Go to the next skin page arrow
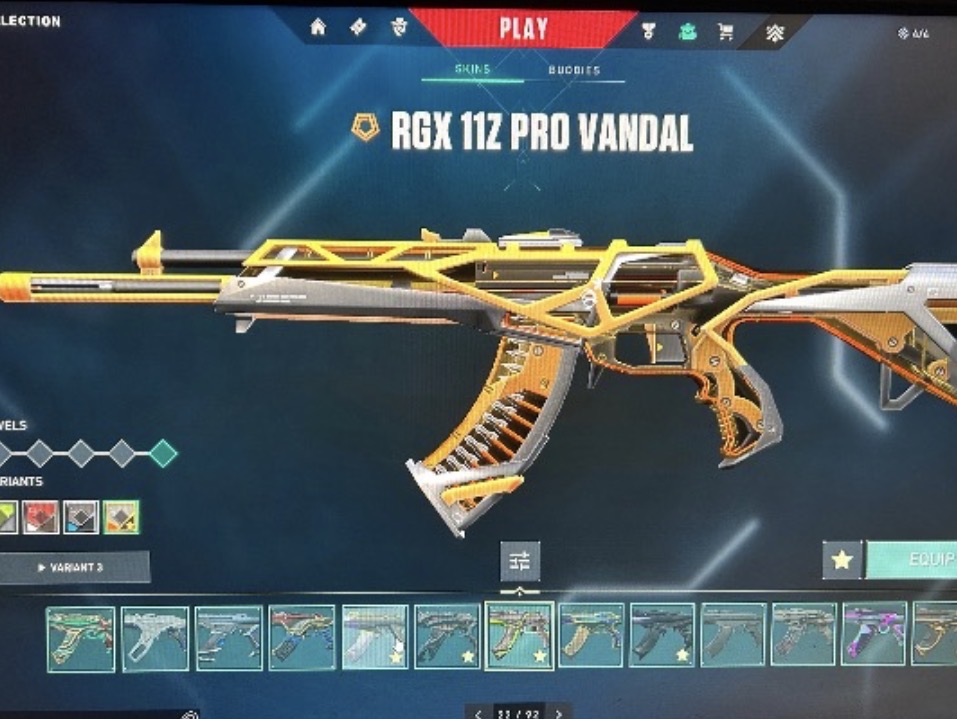The width and height of the screenshot is (957, 719). pos(558,713)
